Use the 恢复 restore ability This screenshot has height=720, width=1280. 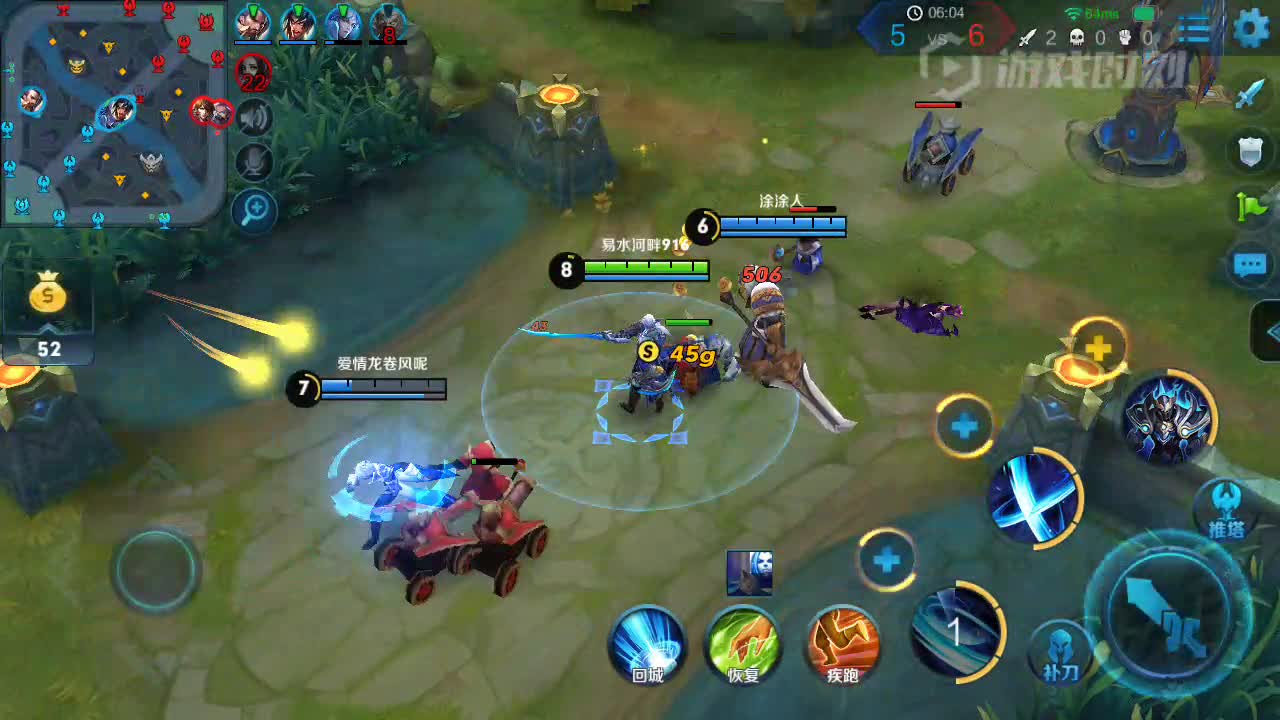(744, 645)
